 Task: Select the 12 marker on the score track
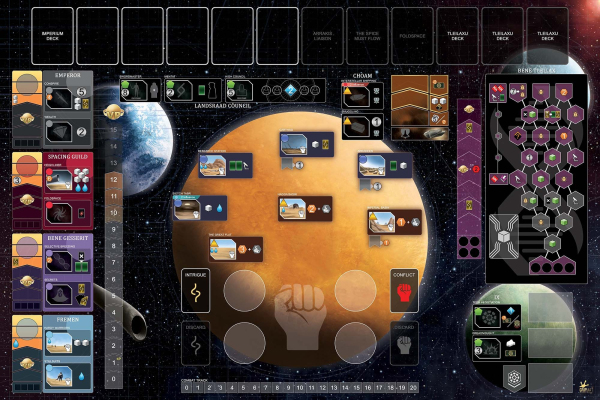tap(113, 180)
